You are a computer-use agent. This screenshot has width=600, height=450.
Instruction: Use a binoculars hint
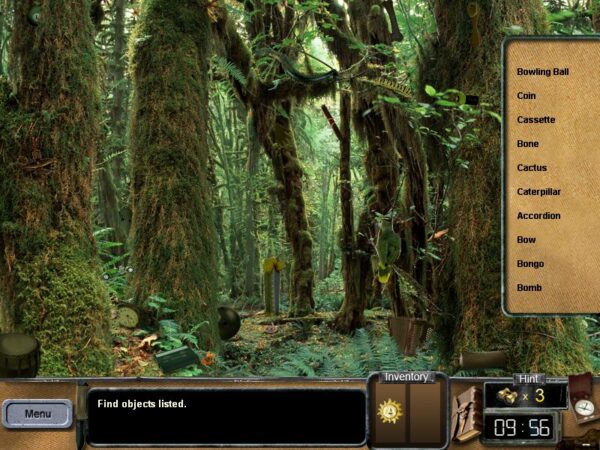508,396
